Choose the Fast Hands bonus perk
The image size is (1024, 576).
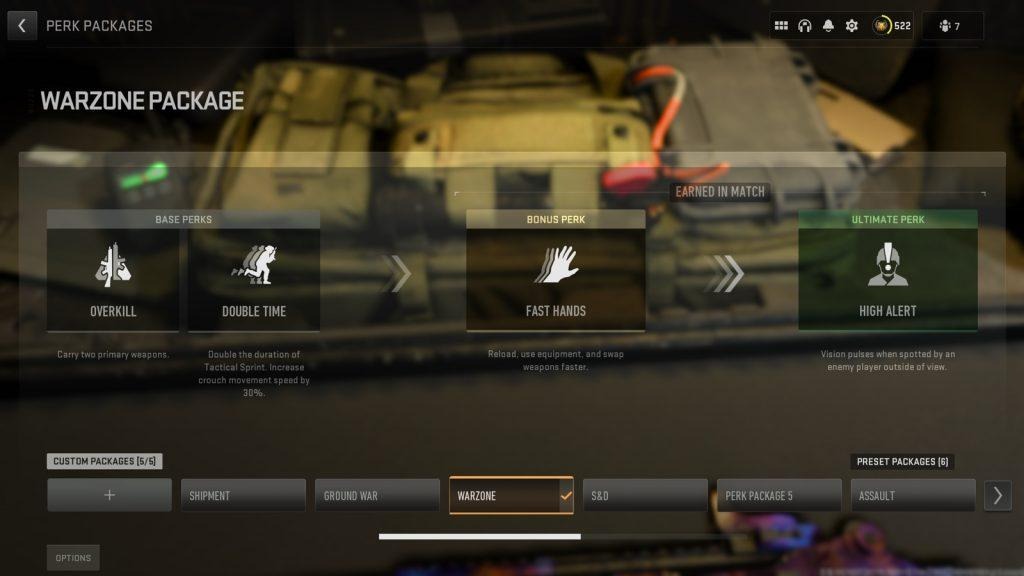coord(555,279)
